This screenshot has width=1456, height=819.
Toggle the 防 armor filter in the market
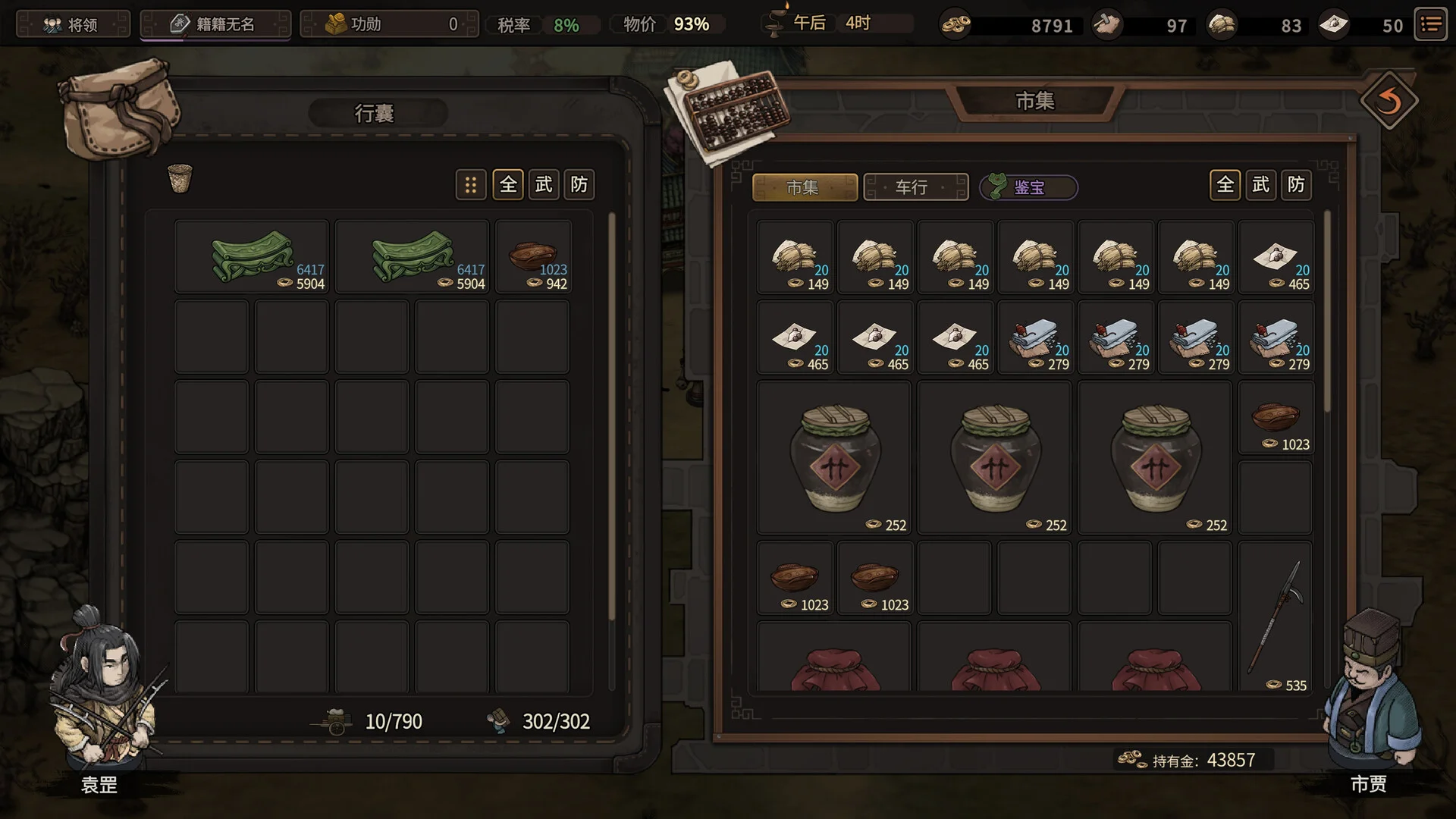click(x=1295, y=184)
